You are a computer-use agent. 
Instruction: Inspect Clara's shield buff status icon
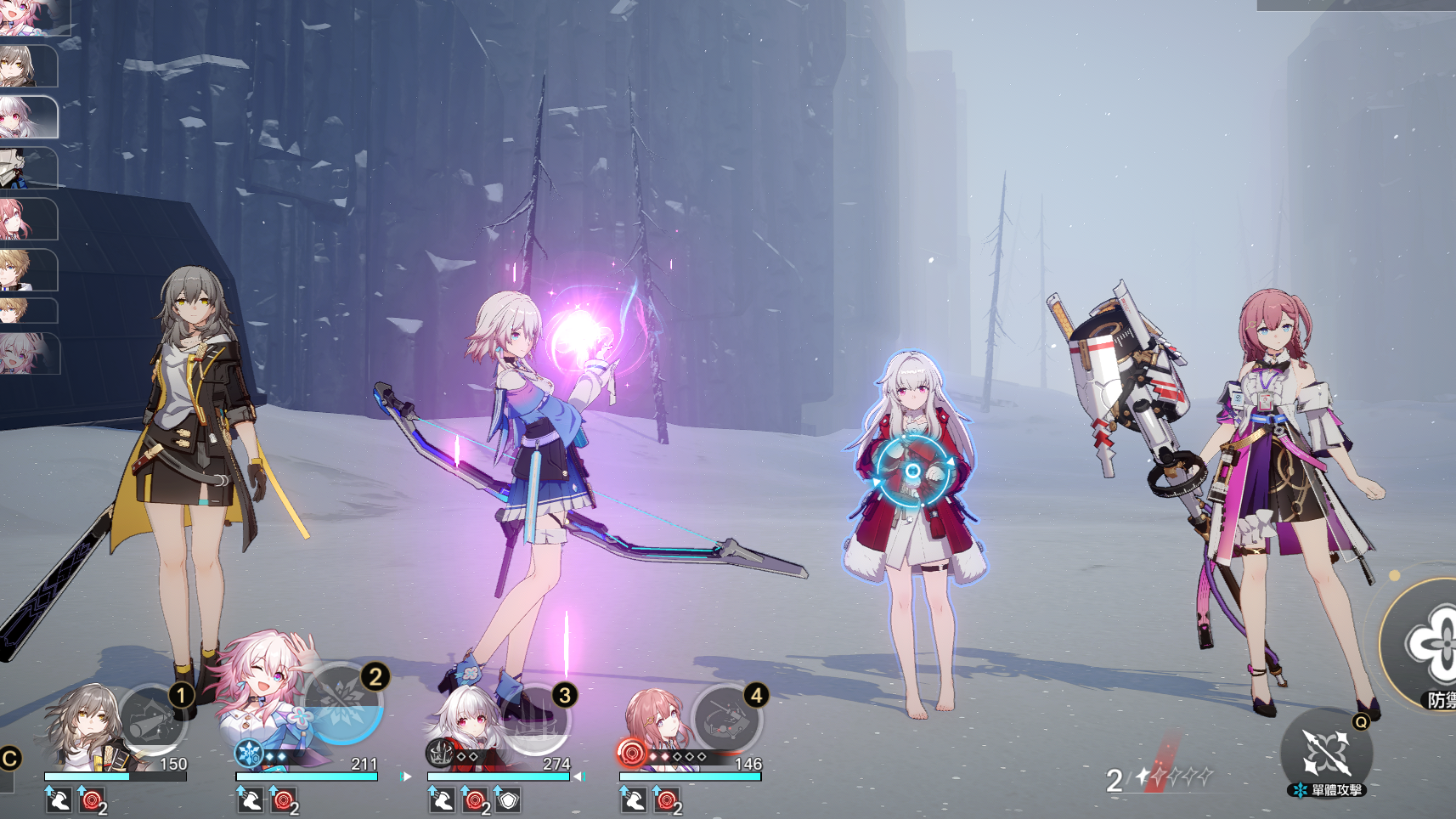(508, 800)
